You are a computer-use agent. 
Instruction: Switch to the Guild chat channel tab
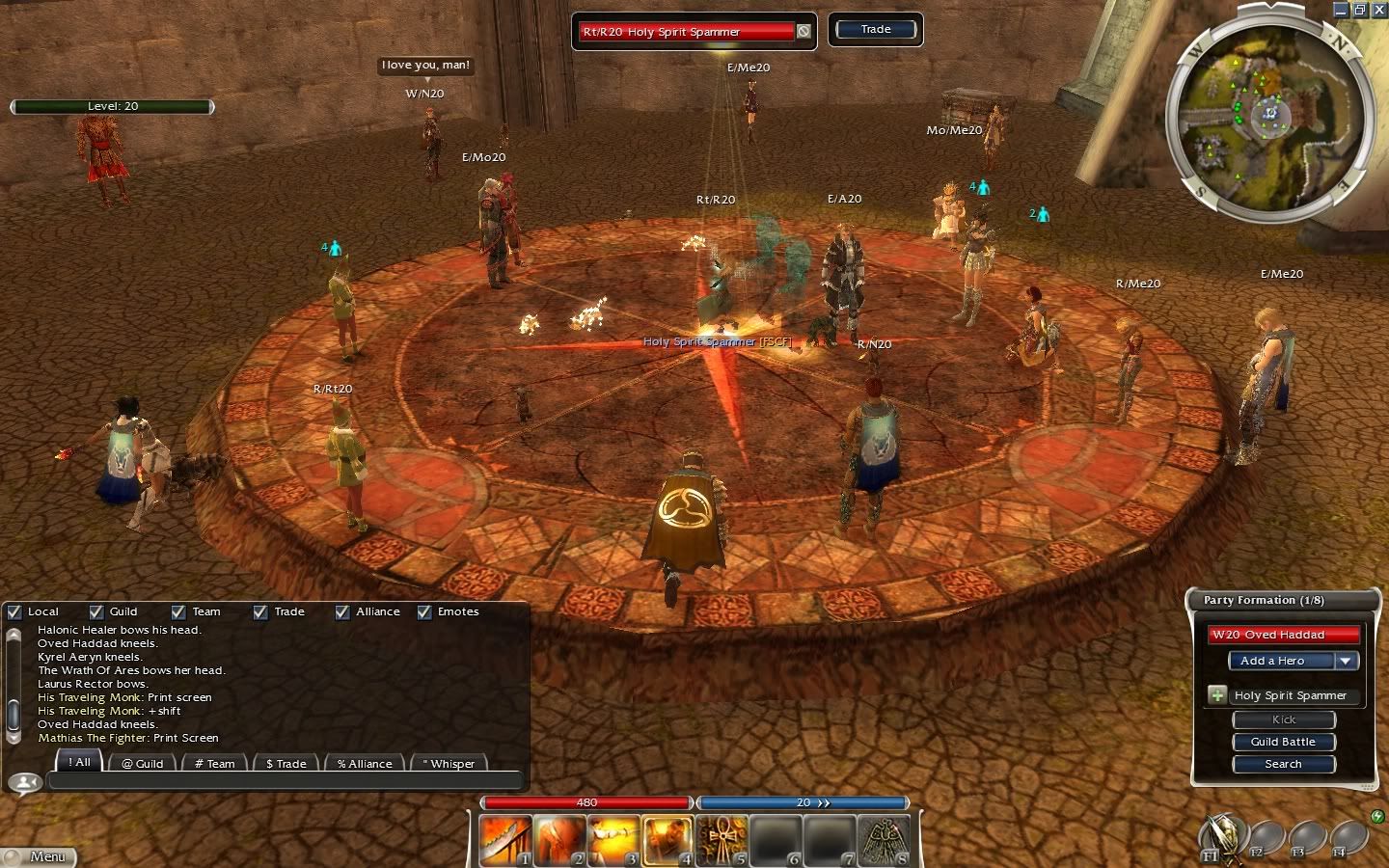click(x=142, y=763)
